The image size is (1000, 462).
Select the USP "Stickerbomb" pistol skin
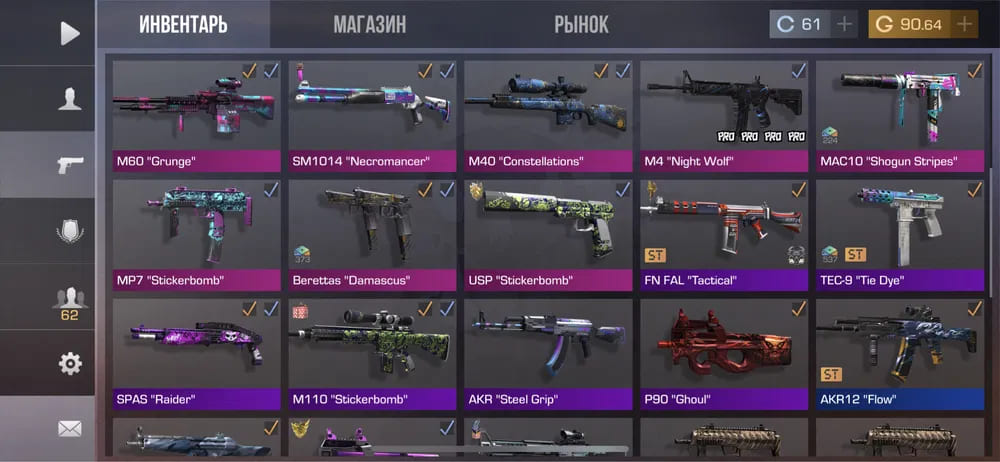[548, 234]
